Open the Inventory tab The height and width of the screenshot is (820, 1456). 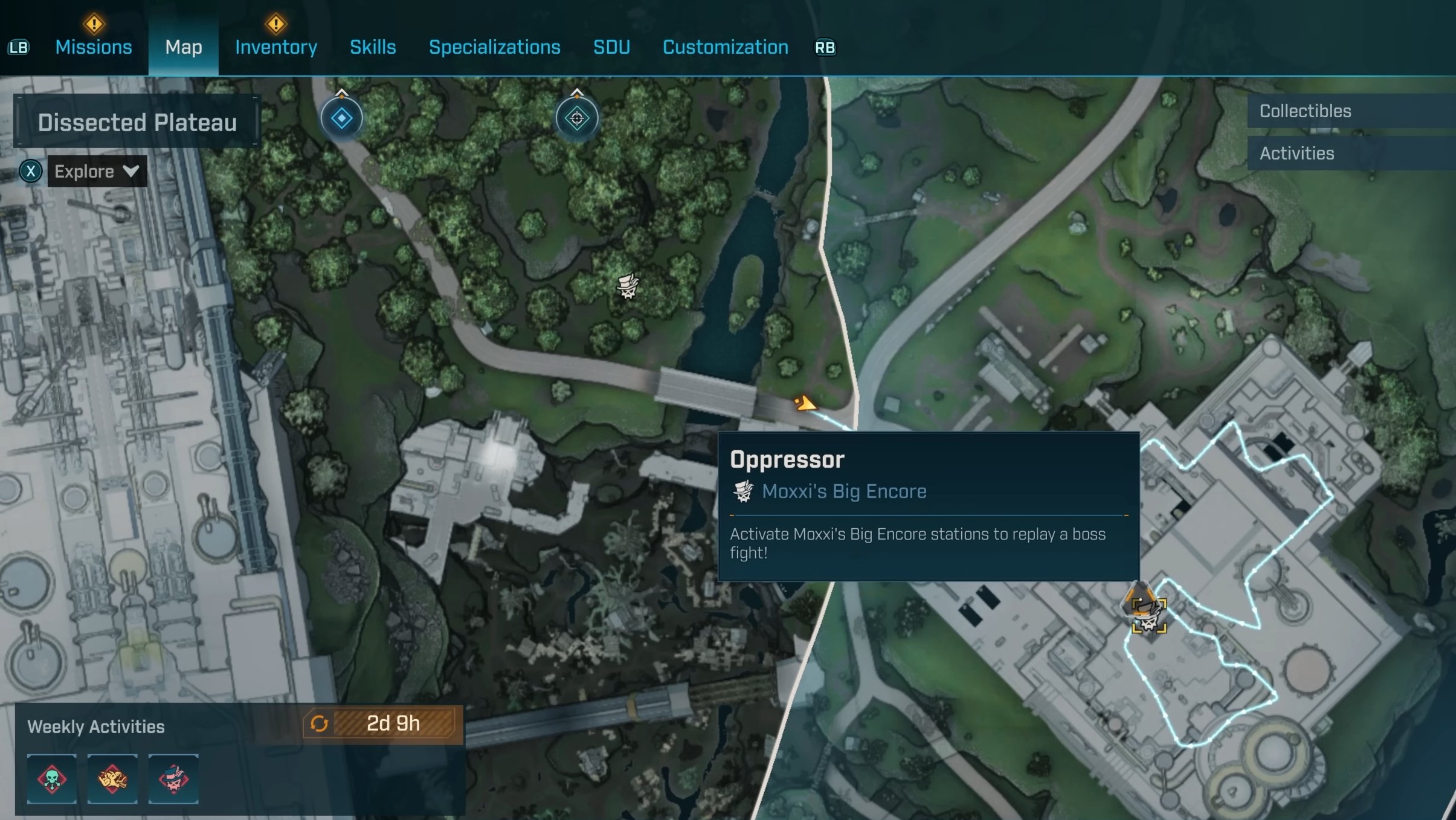(x=276, y=47)
